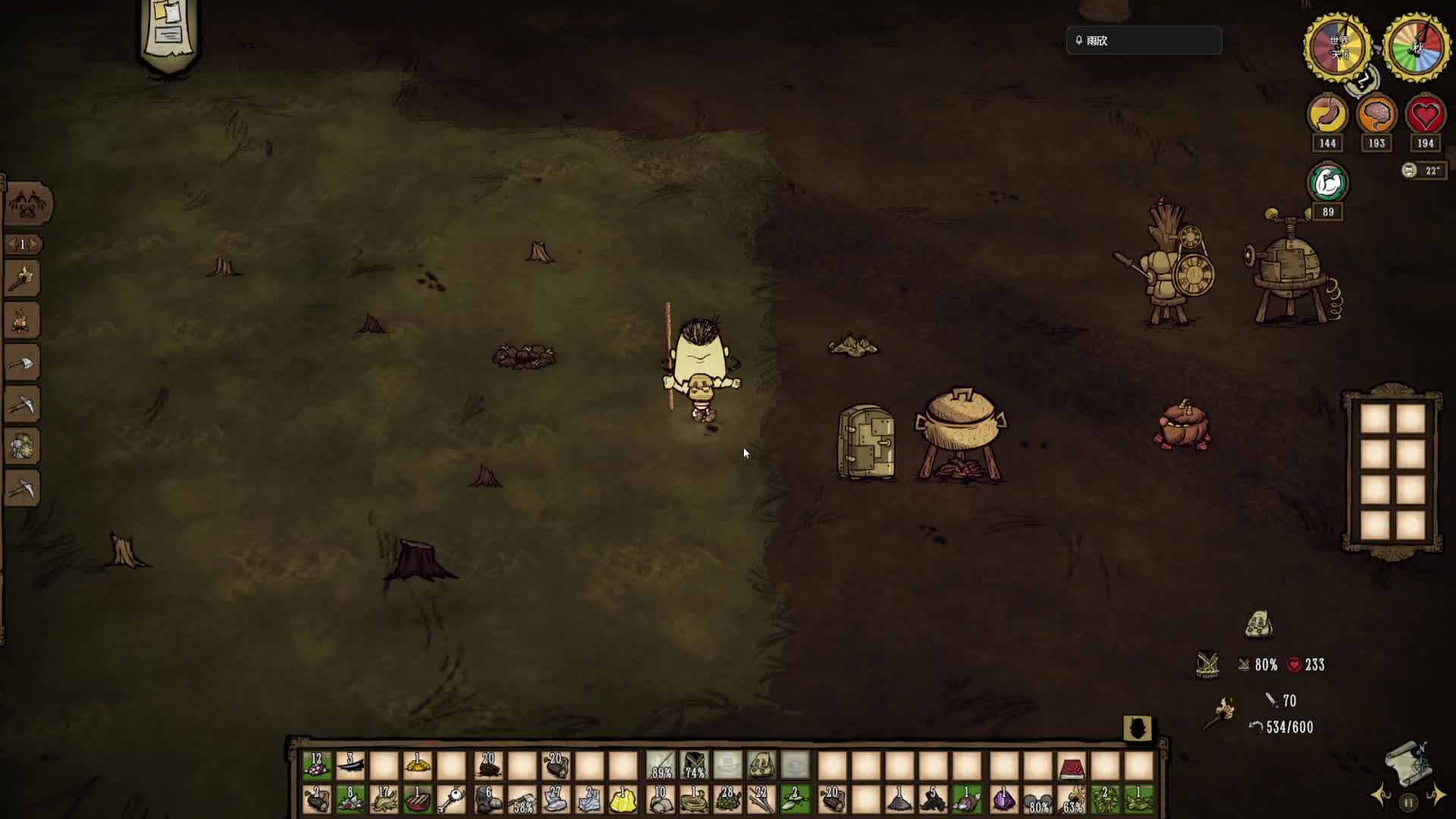1456x819 pixels.
Task: Open the crafting menu tab
Action: pyautogui.click(x=29, y=203)
